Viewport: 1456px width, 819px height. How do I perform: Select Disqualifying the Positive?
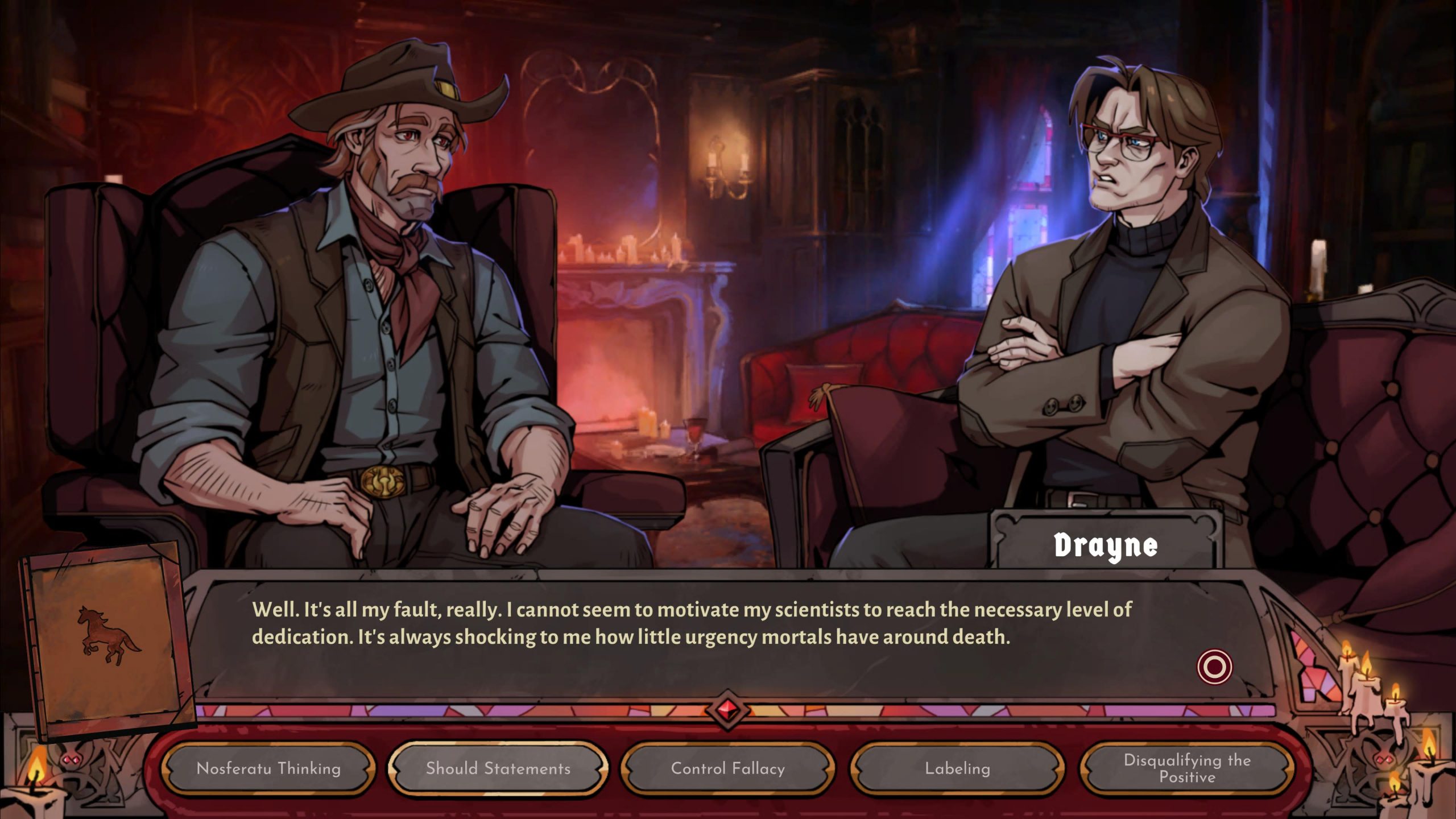(1187, 768)
